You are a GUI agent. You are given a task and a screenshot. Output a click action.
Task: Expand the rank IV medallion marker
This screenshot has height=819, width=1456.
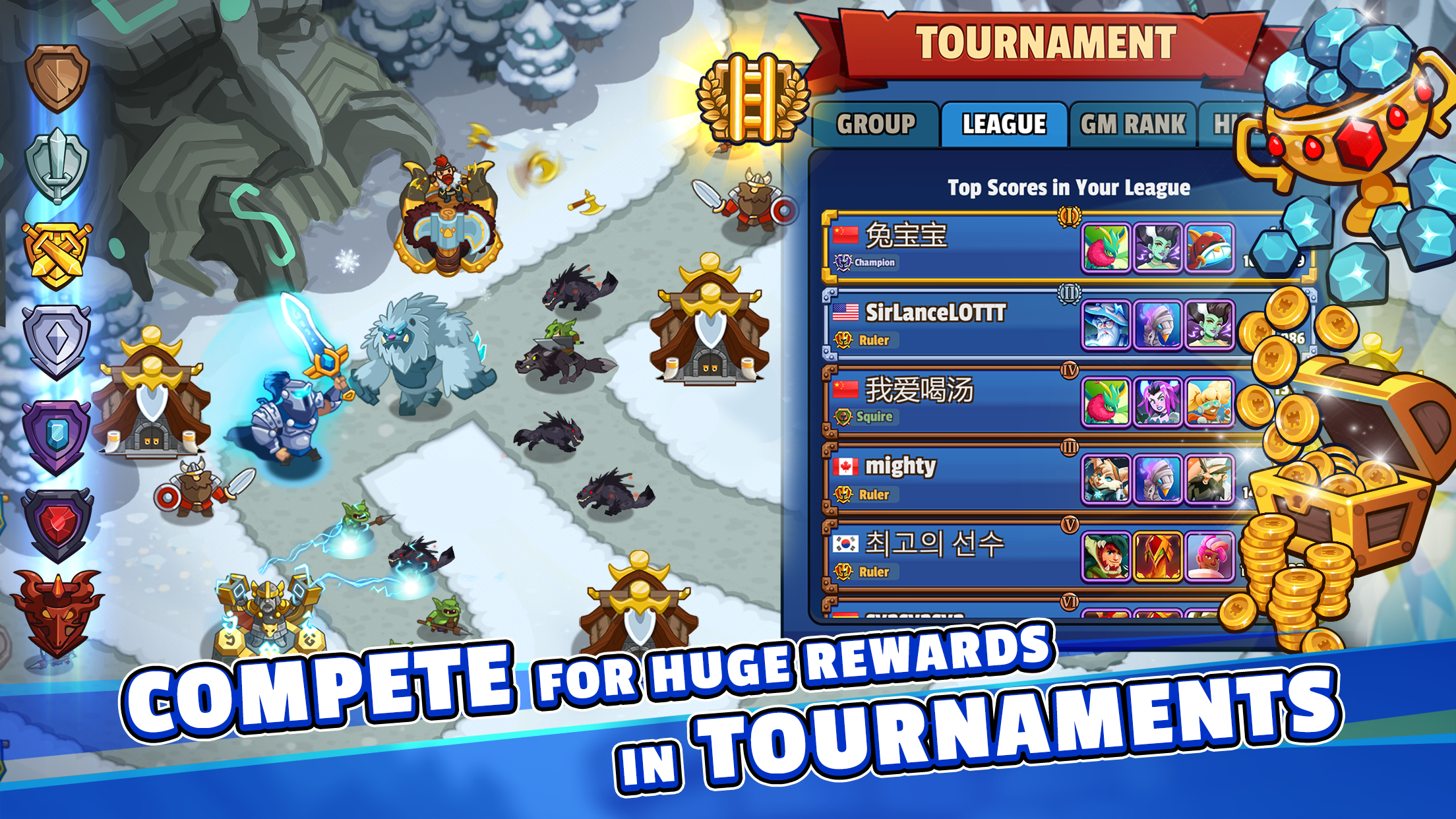(x=1070, y=368)
